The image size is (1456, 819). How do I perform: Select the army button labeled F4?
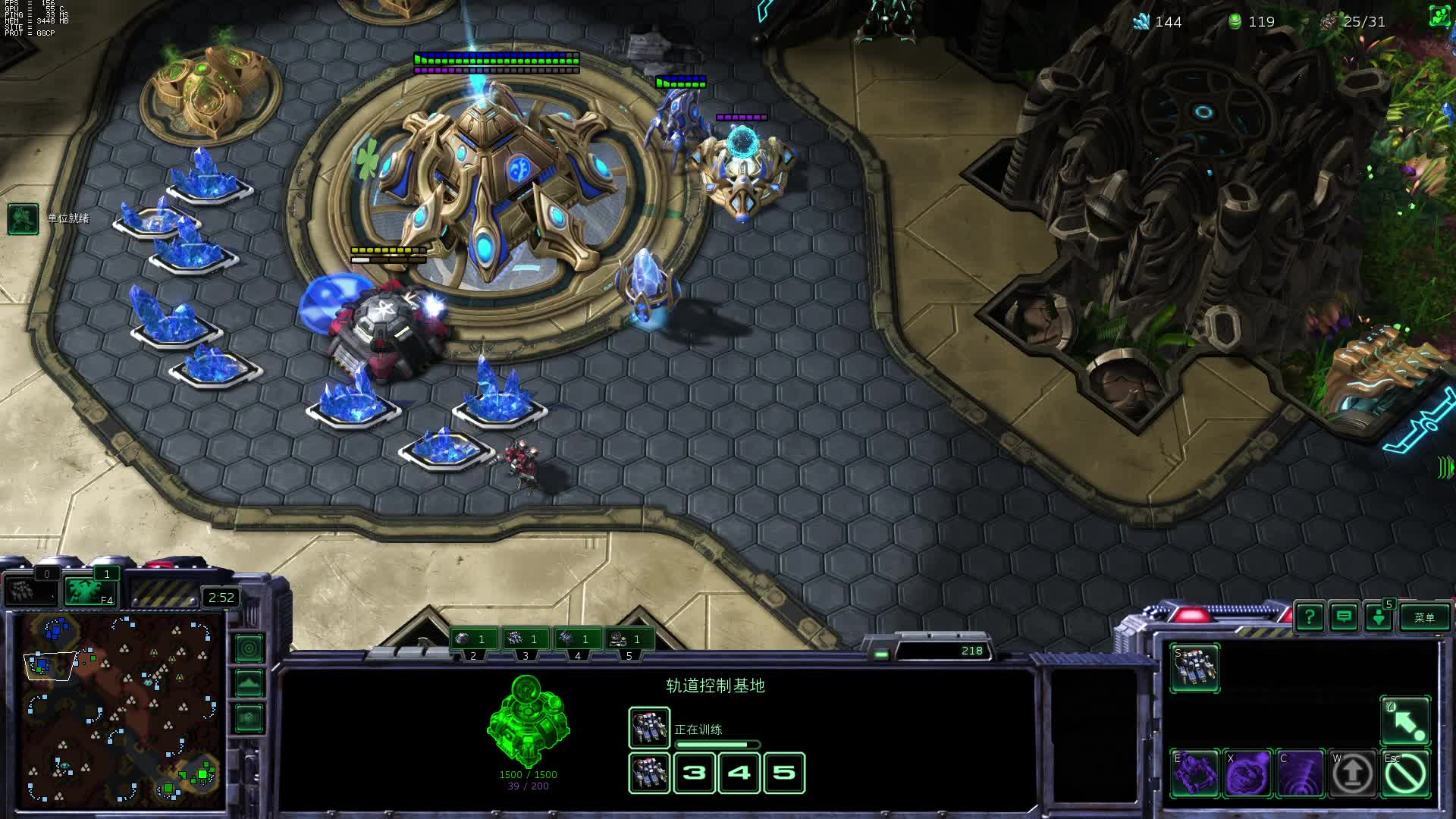click(90, 591)
